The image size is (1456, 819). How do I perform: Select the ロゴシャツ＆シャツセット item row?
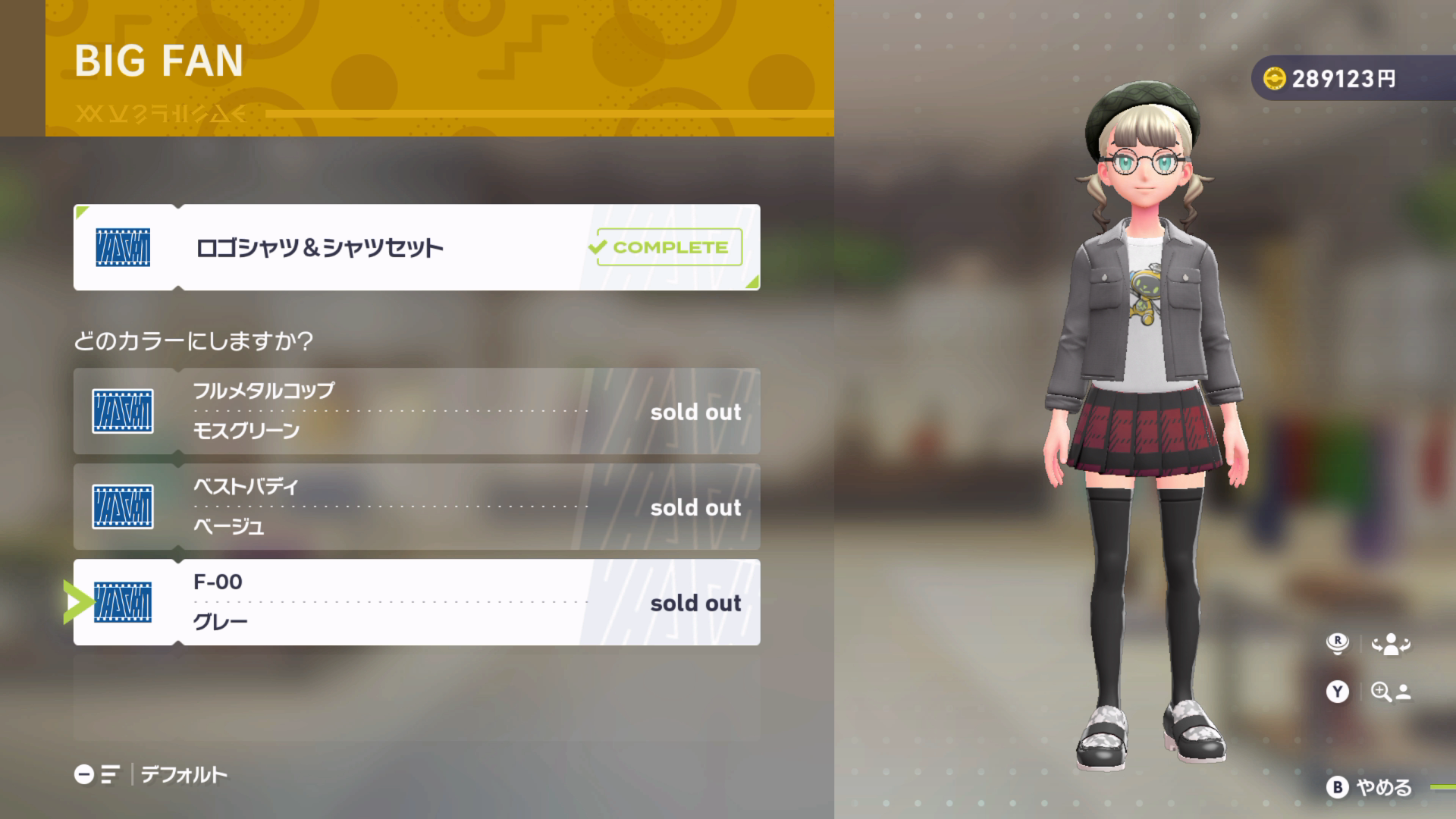pyautogui.click(x=416, y=247)
